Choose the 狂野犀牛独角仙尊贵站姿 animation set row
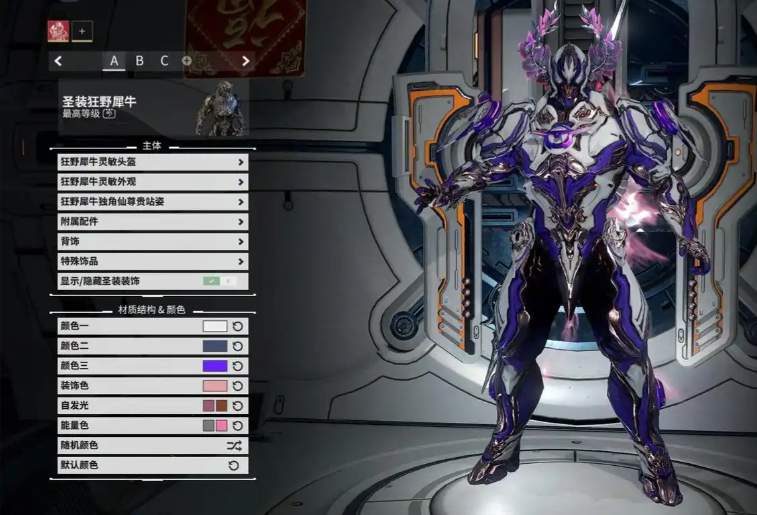The width and height of the screenshot is (757, 515). [x=152, y=202]
